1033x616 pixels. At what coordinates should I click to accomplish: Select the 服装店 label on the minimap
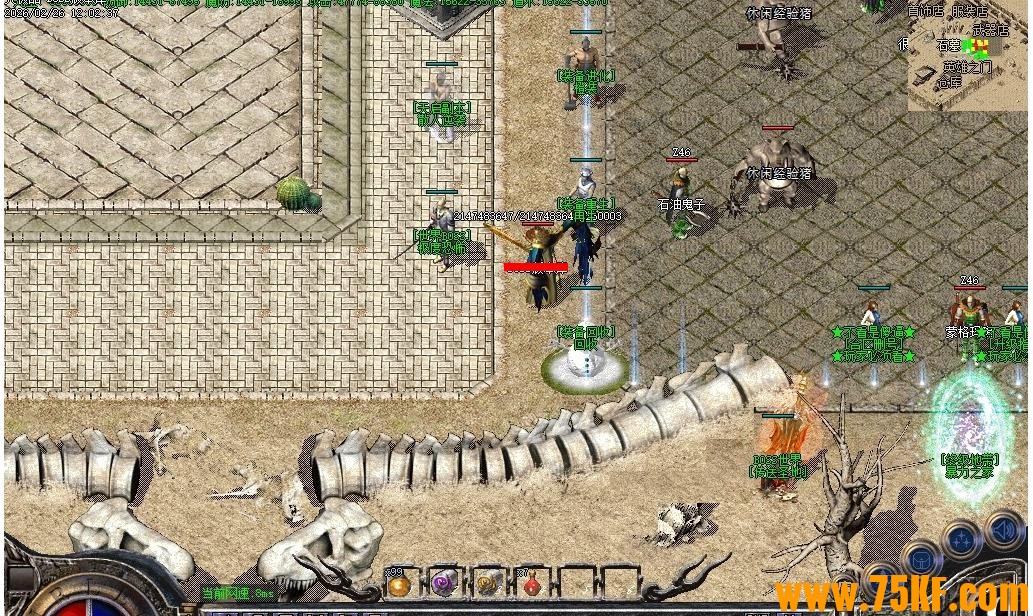pyautogui.click(x=969, y=12)
